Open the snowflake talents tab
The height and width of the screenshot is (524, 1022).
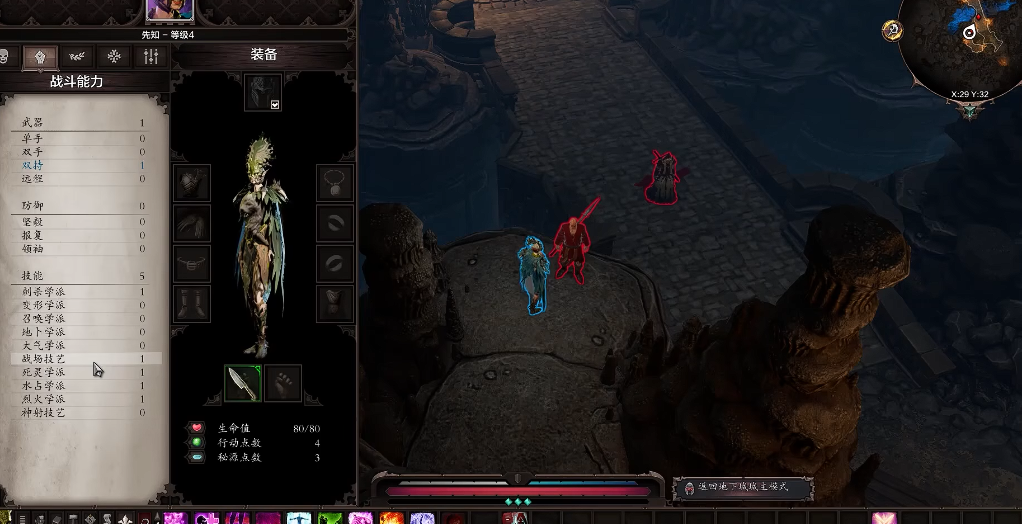point(115,57)
